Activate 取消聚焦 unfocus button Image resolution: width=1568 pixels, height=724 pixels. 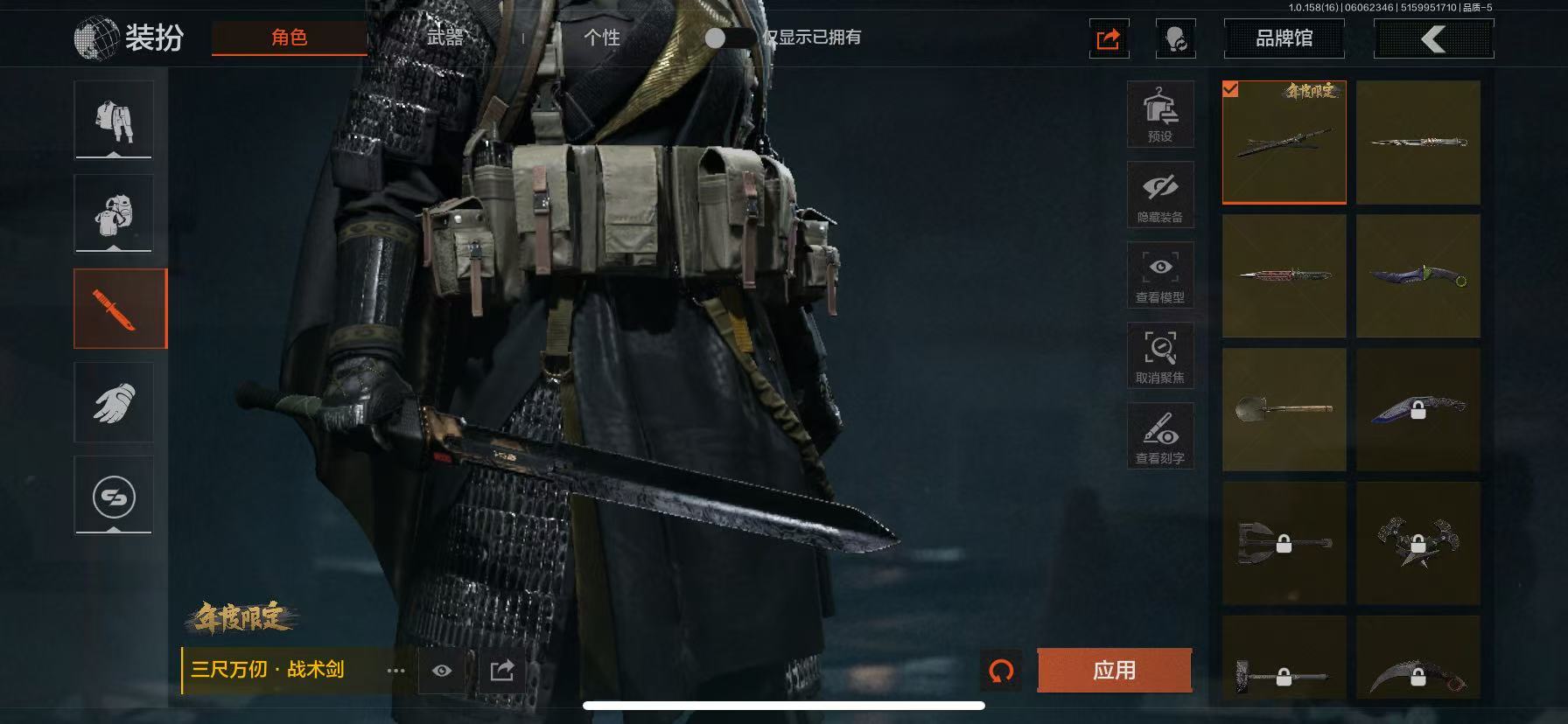1160,356
